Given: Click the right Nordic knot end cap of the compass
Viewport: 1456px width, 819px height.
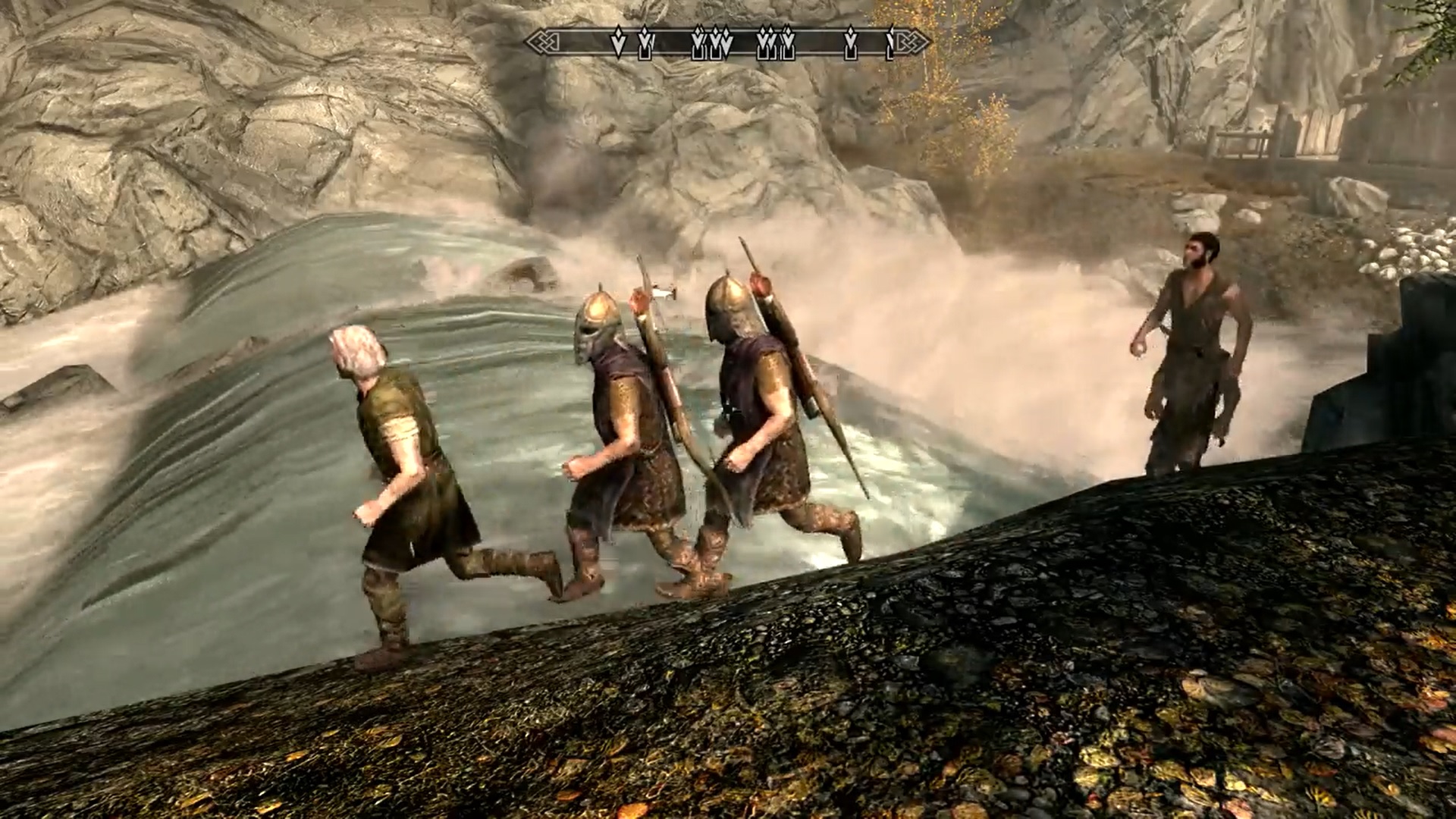Looking at the screenshot, I should coord(910,42).
